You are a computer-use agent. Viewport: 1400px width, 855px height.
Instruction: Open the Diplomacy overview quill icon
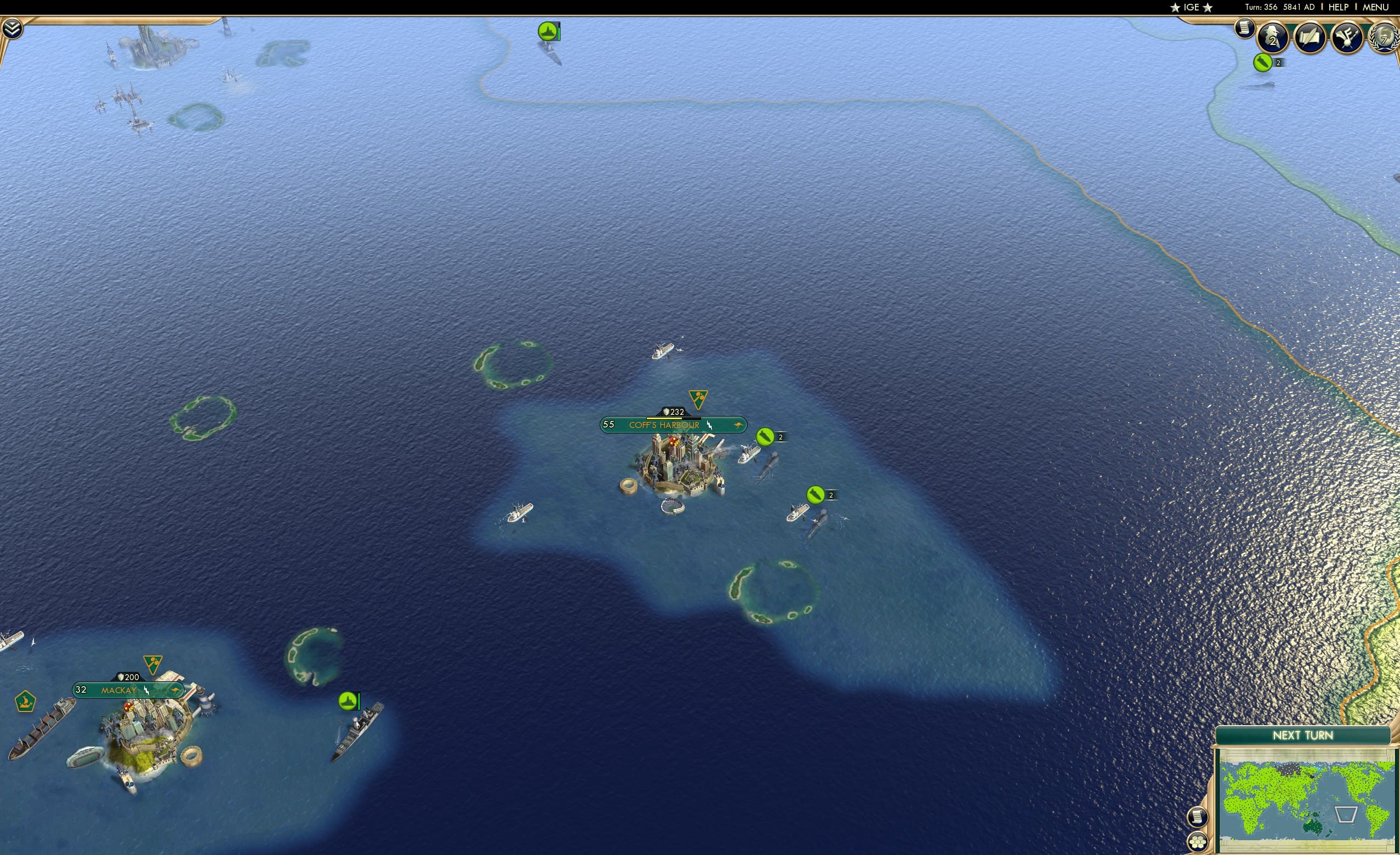tap(1311, 38)
